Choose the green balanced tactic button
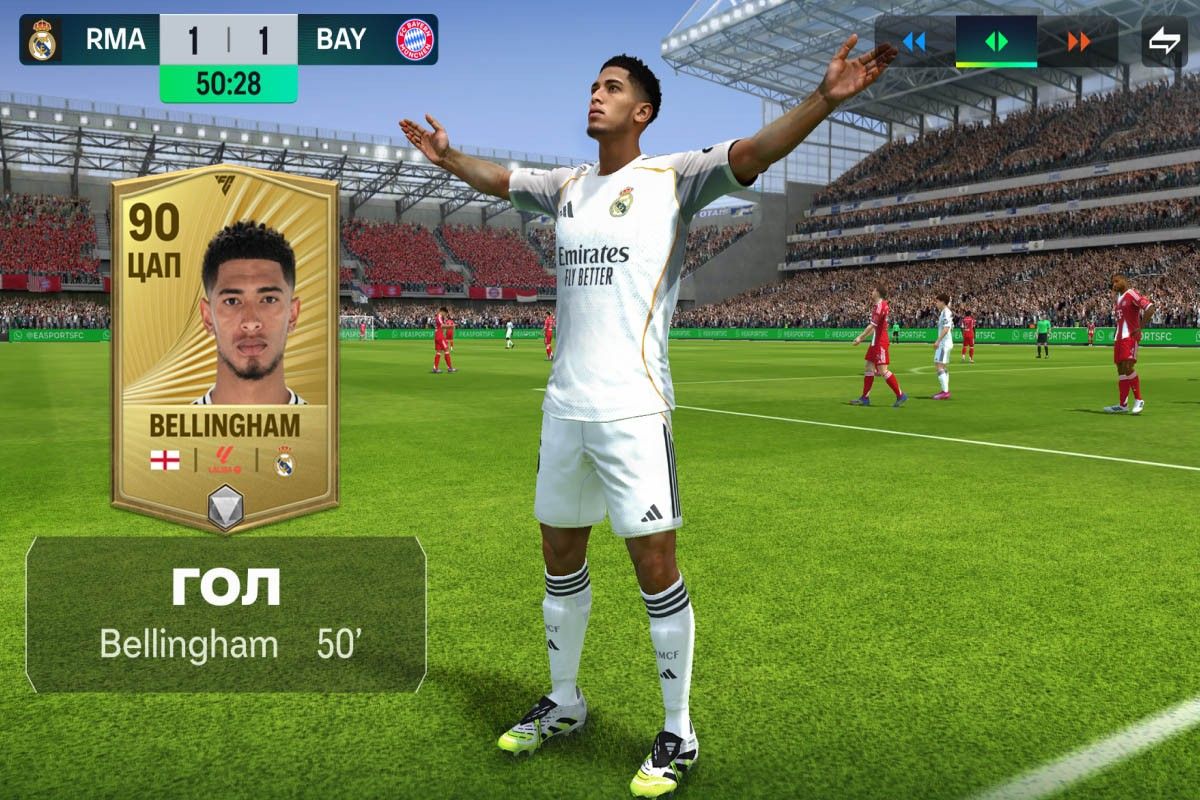This screenshot has width=1200, height=800. (996, 42)
